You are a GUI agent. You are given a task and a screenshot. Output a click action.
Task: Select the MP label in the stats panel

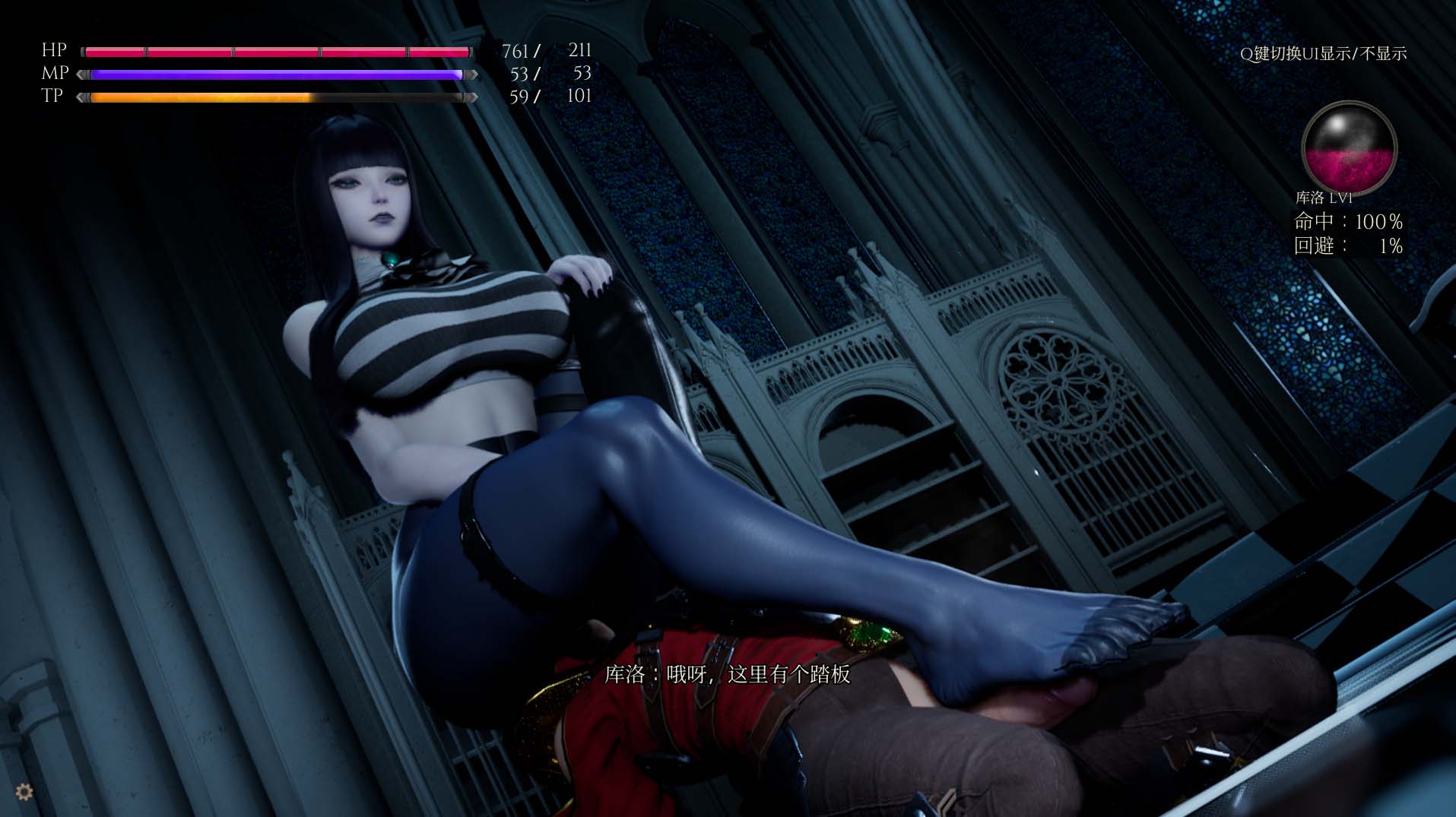point(53,74)
